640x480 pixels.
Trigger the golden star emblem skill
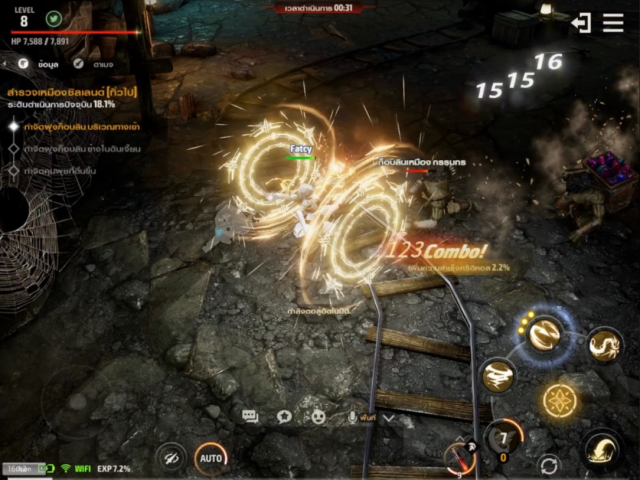(x=559, y=401)
